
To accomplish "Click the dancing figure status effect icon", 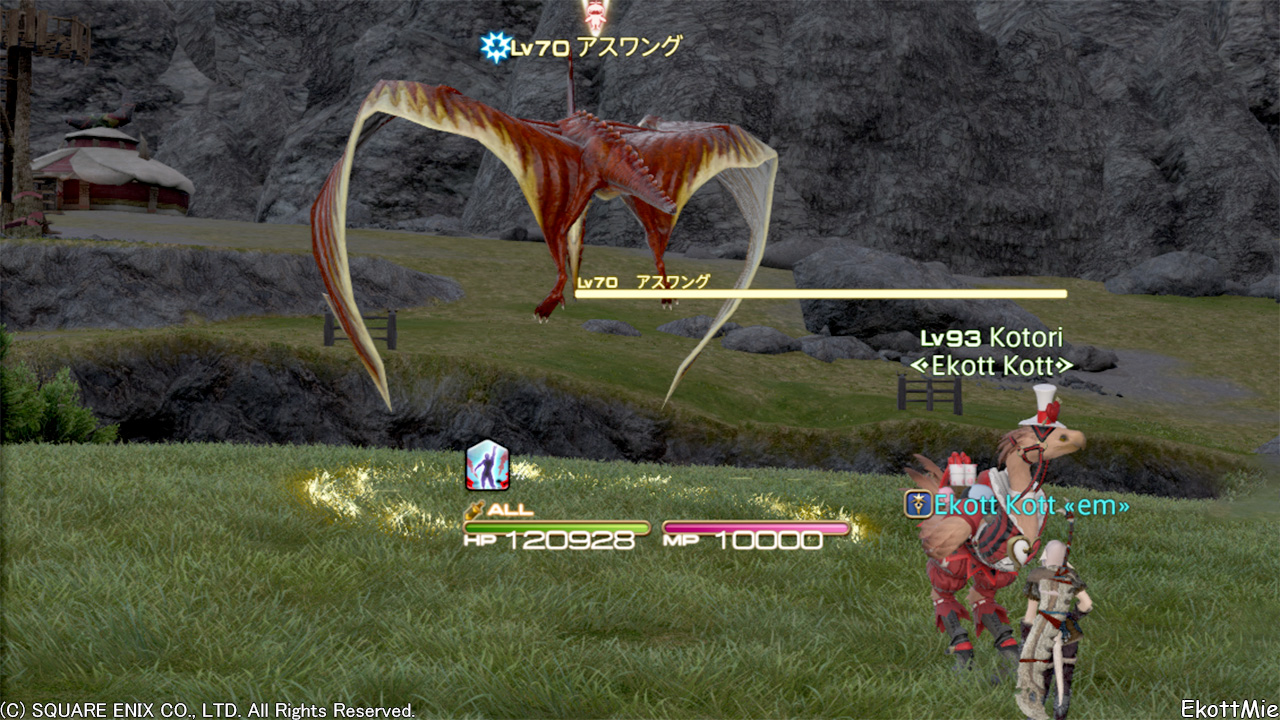I will click(x=488, y=466).
